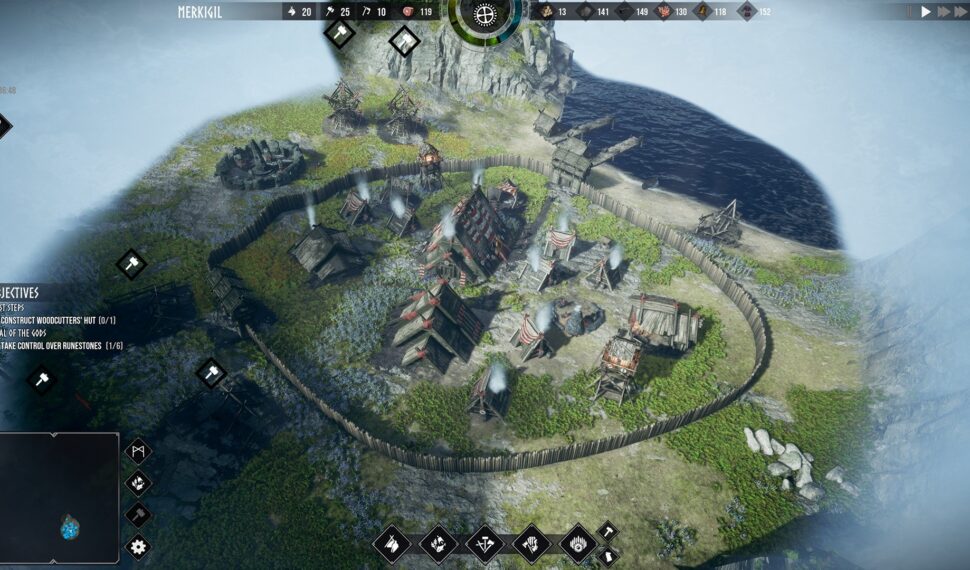The image size is (970, 570).
Task: Click the circular compass emblem at top center
Action: coord(485,15)
